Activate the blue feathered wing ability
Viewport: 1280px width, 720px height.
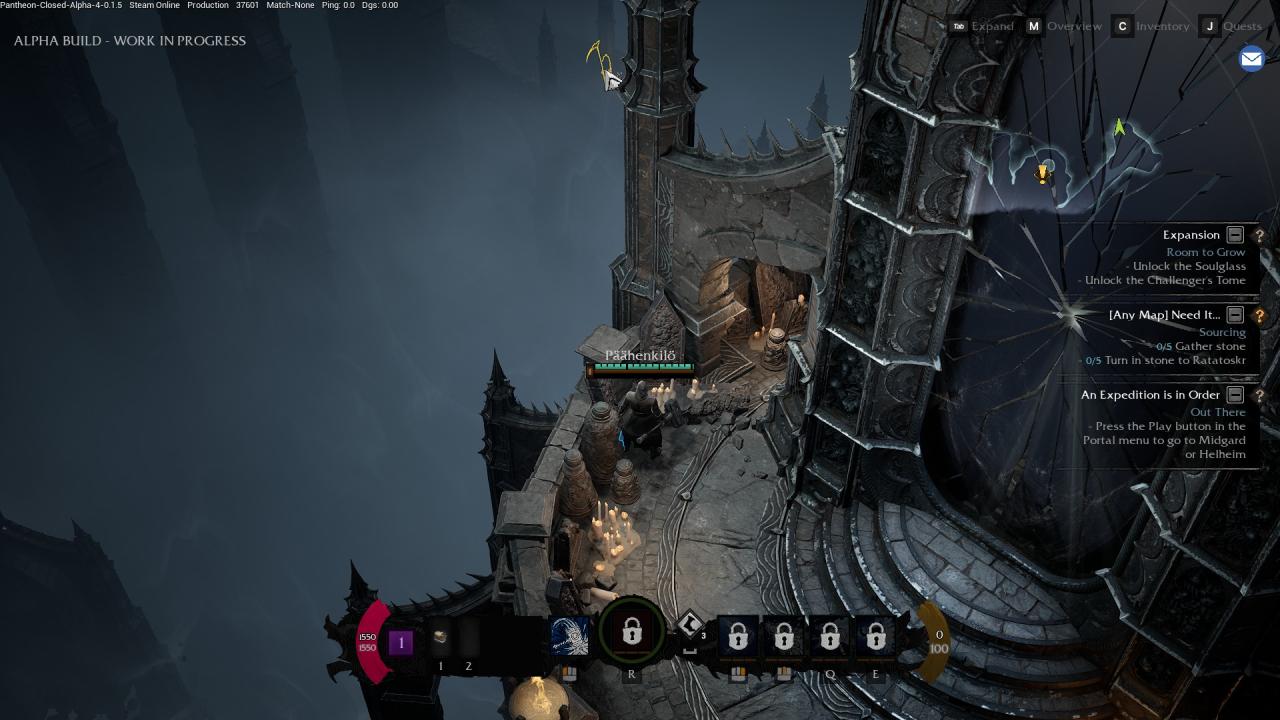pos(570,636)
